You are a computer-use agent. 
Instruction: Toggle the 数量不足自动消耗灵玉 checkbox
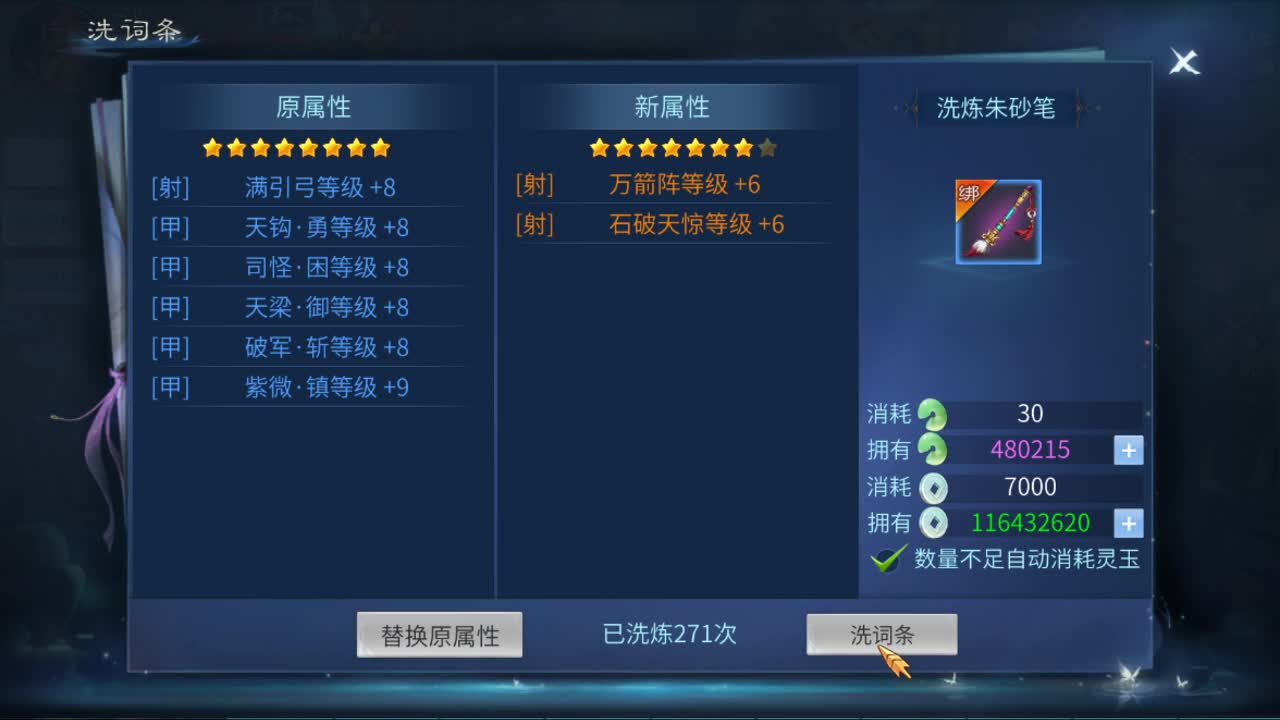pos(887,560)
